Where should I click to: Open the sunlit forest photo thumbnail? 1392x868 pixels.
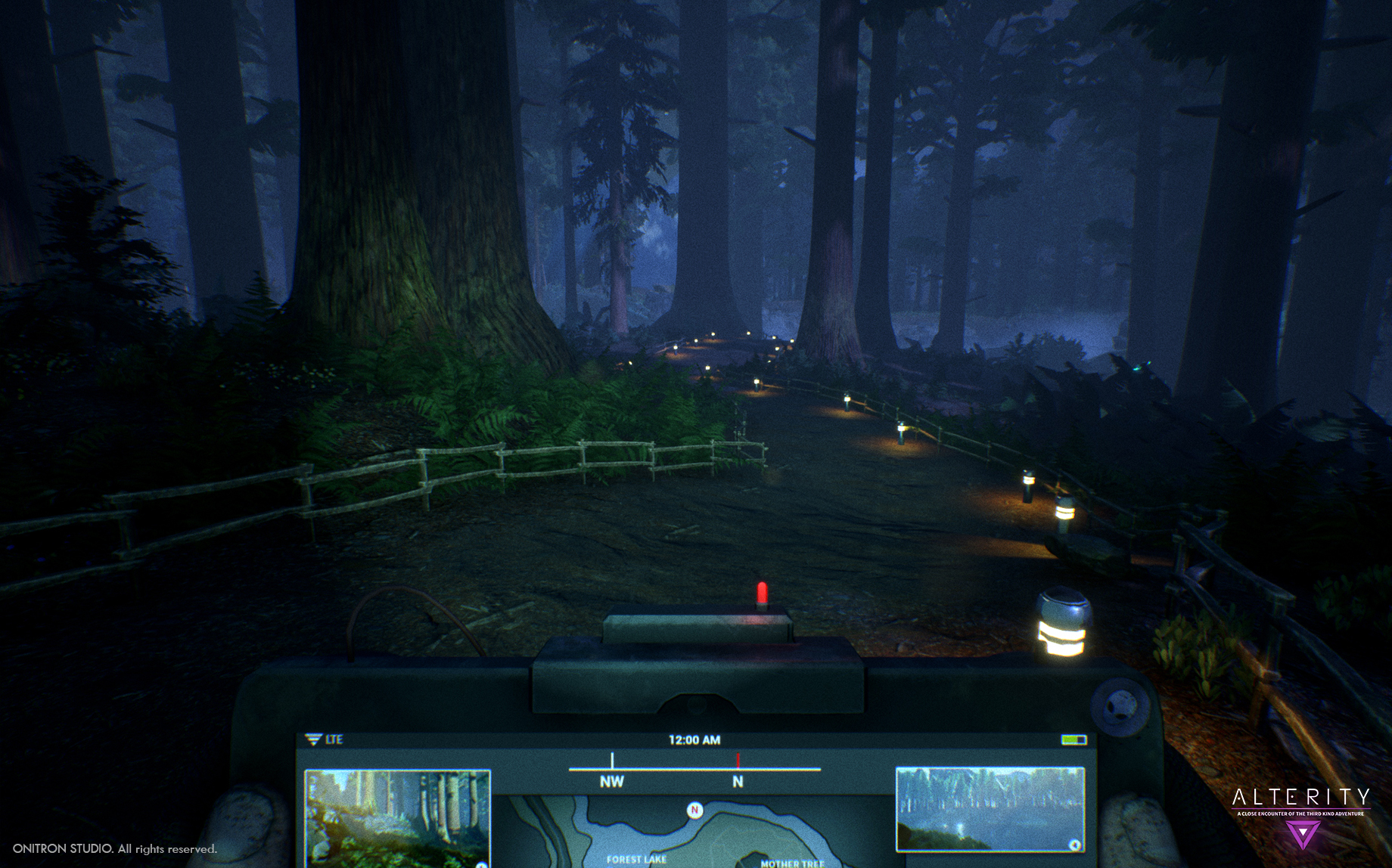pos(397,818)
